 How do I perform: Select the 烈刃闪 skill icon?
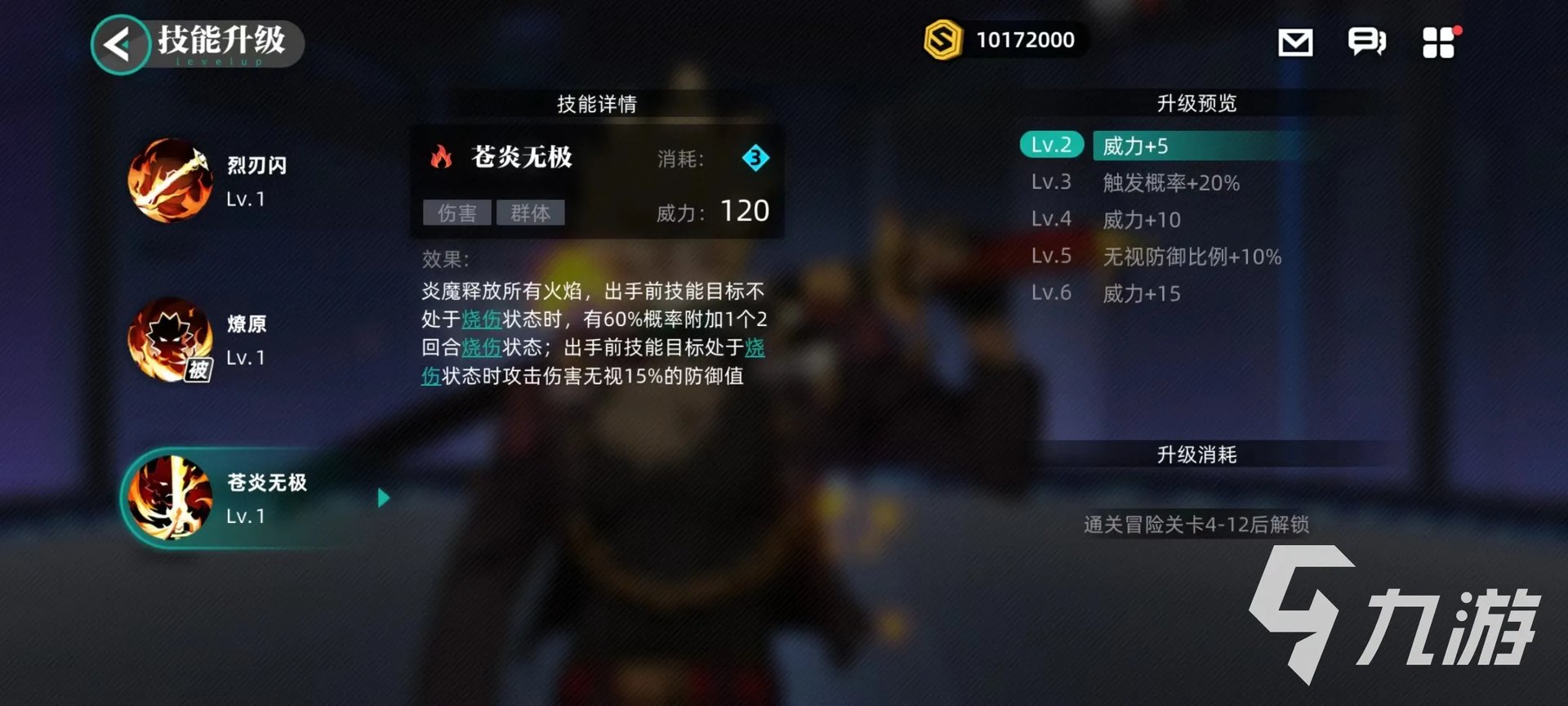[169, 180]
